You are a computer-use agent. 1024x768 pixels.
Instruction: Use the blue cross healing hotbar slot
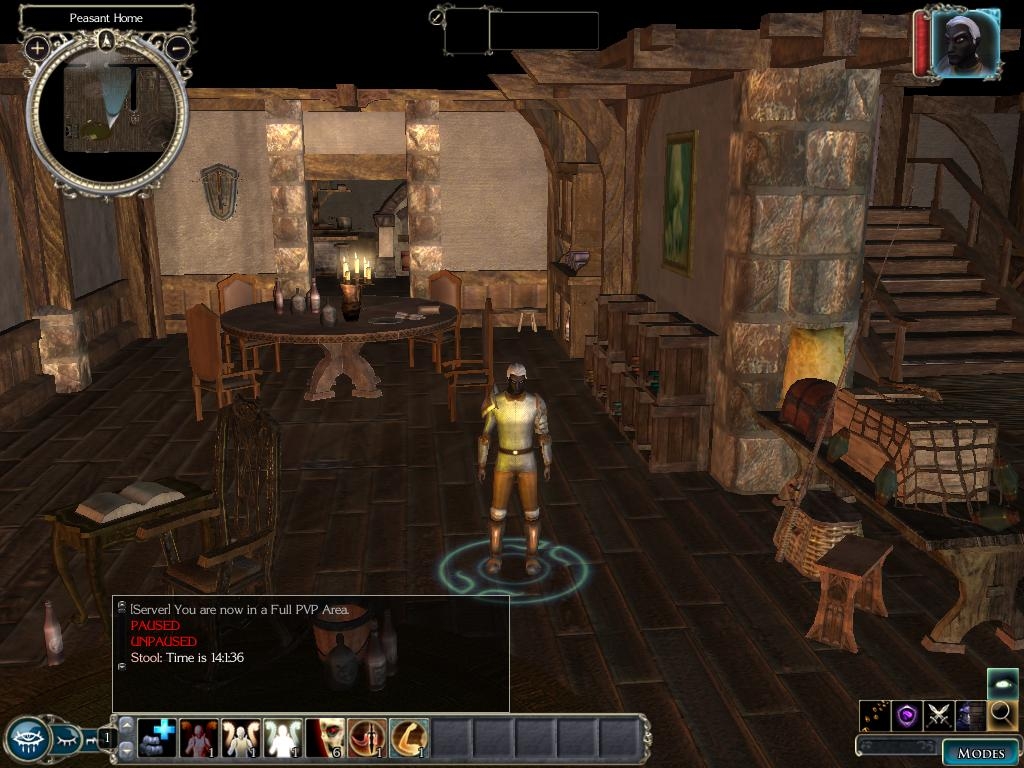pos(157,739)
